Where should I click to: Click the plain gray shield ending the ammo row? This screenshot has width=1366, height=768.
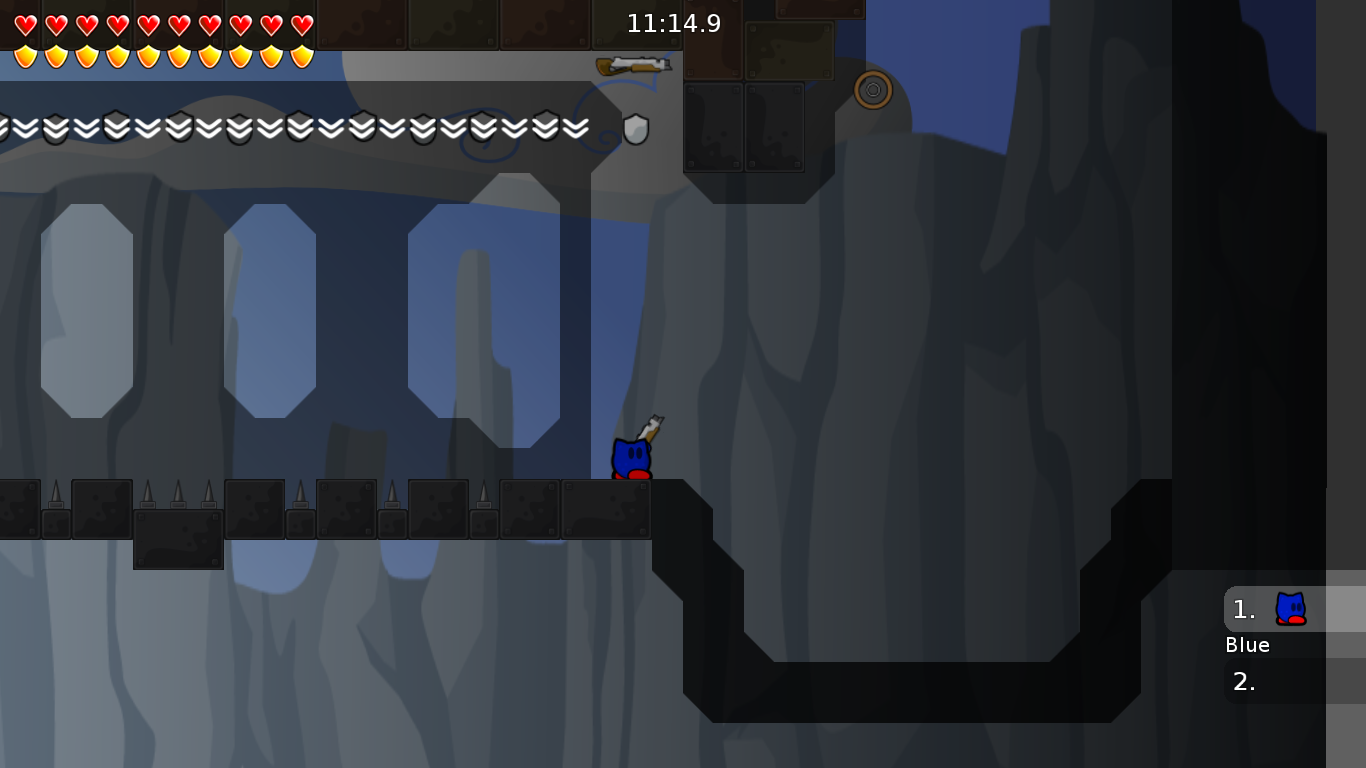[x=634, y=128]
